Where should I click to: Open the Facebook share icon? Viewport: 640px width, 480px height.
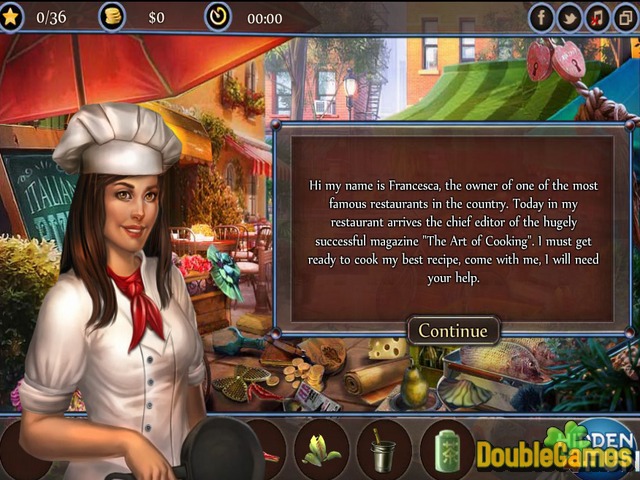541,17
